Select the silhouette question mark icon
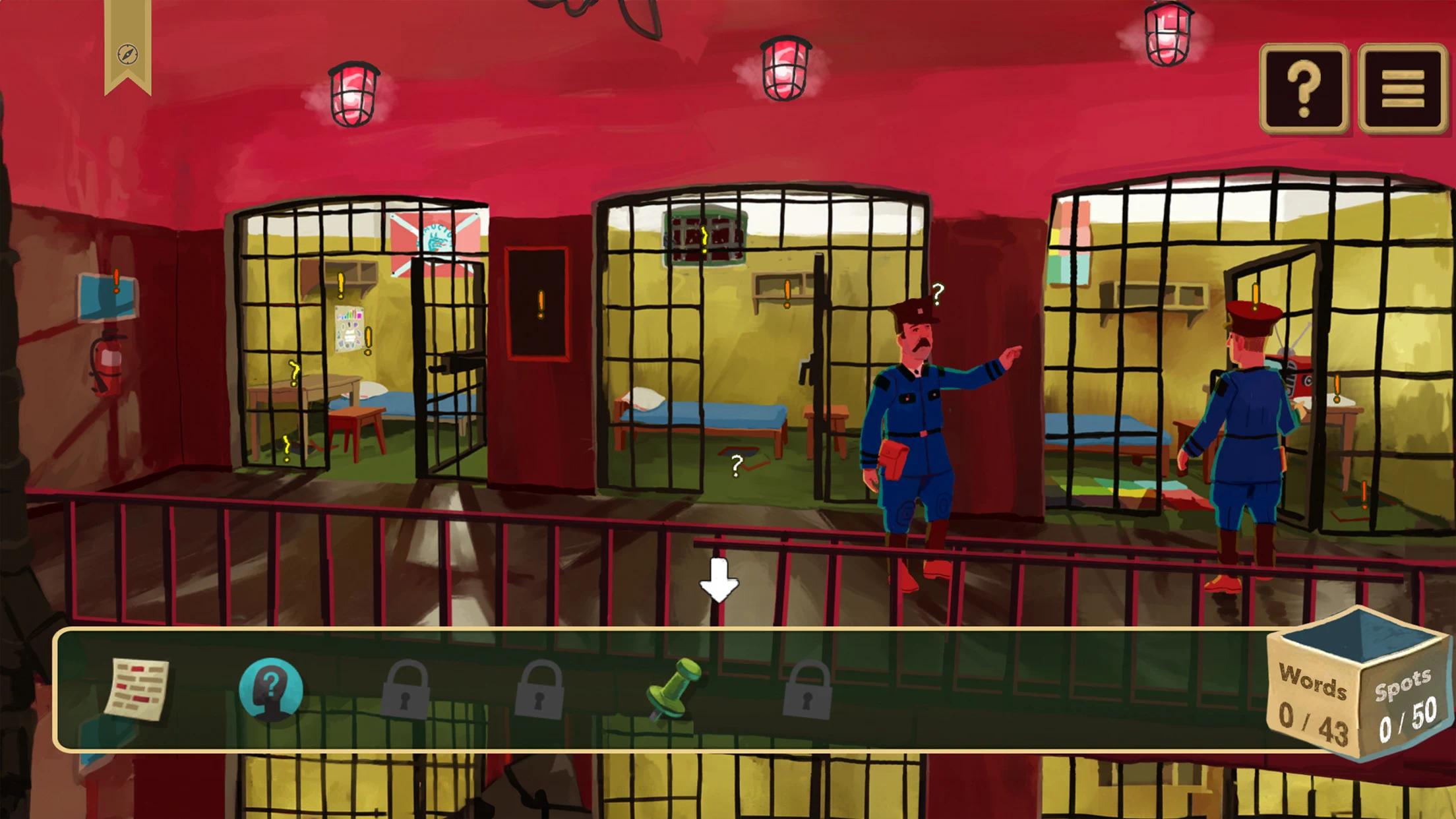Viewport: 1456px width, 819px height. pos(271,688)
